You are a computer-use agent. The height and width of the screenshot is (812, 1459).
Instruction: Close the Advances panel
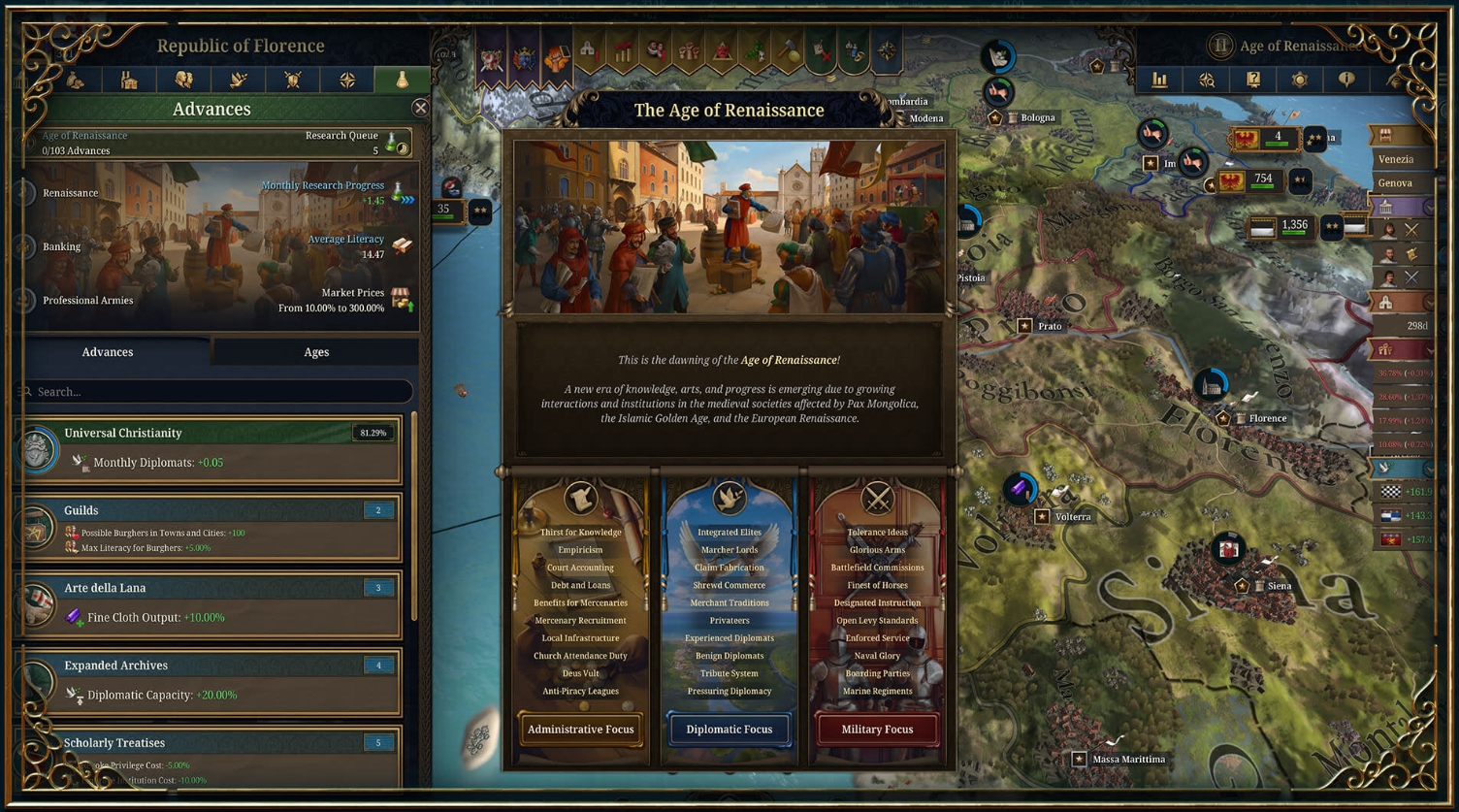coord(420,108)
